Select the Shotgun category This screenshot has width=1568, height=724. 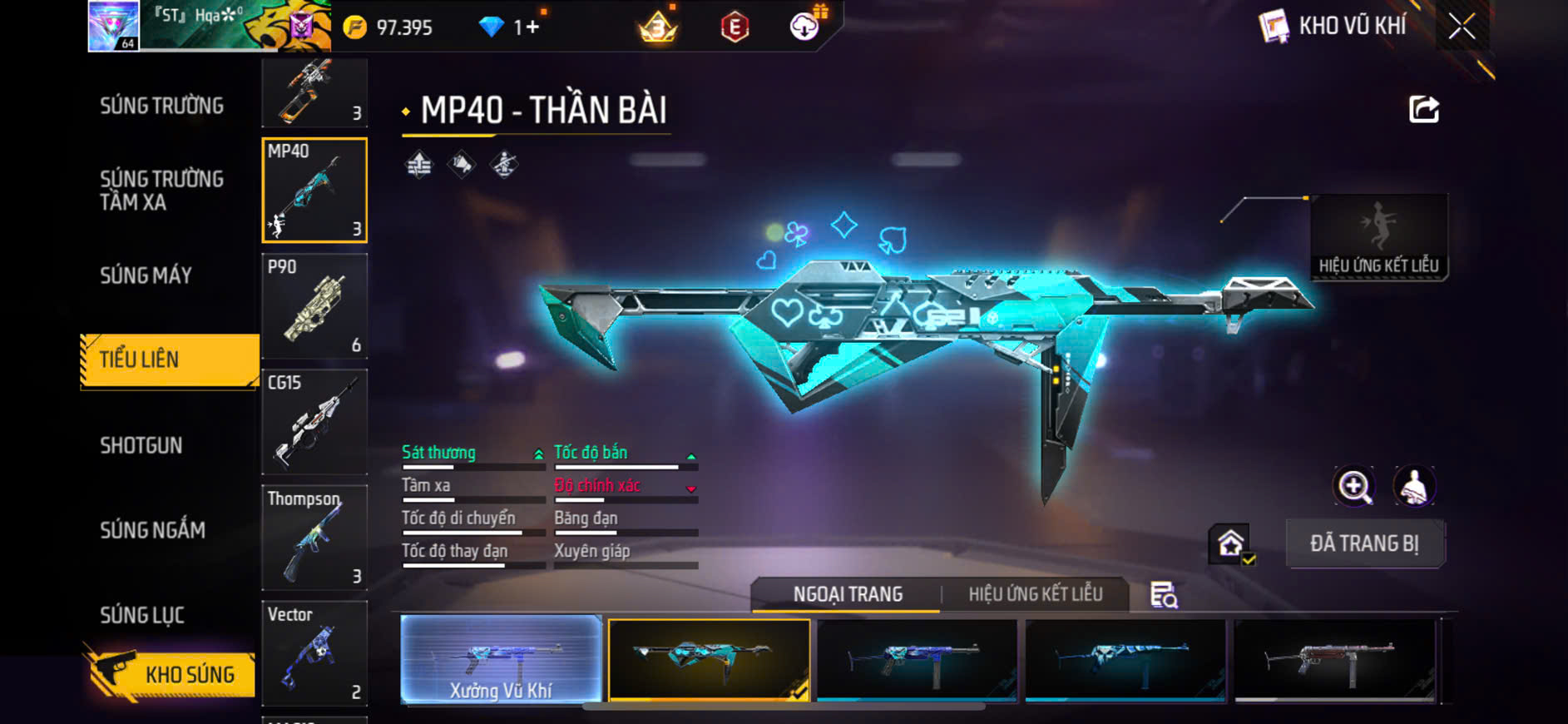coord(141,445)
